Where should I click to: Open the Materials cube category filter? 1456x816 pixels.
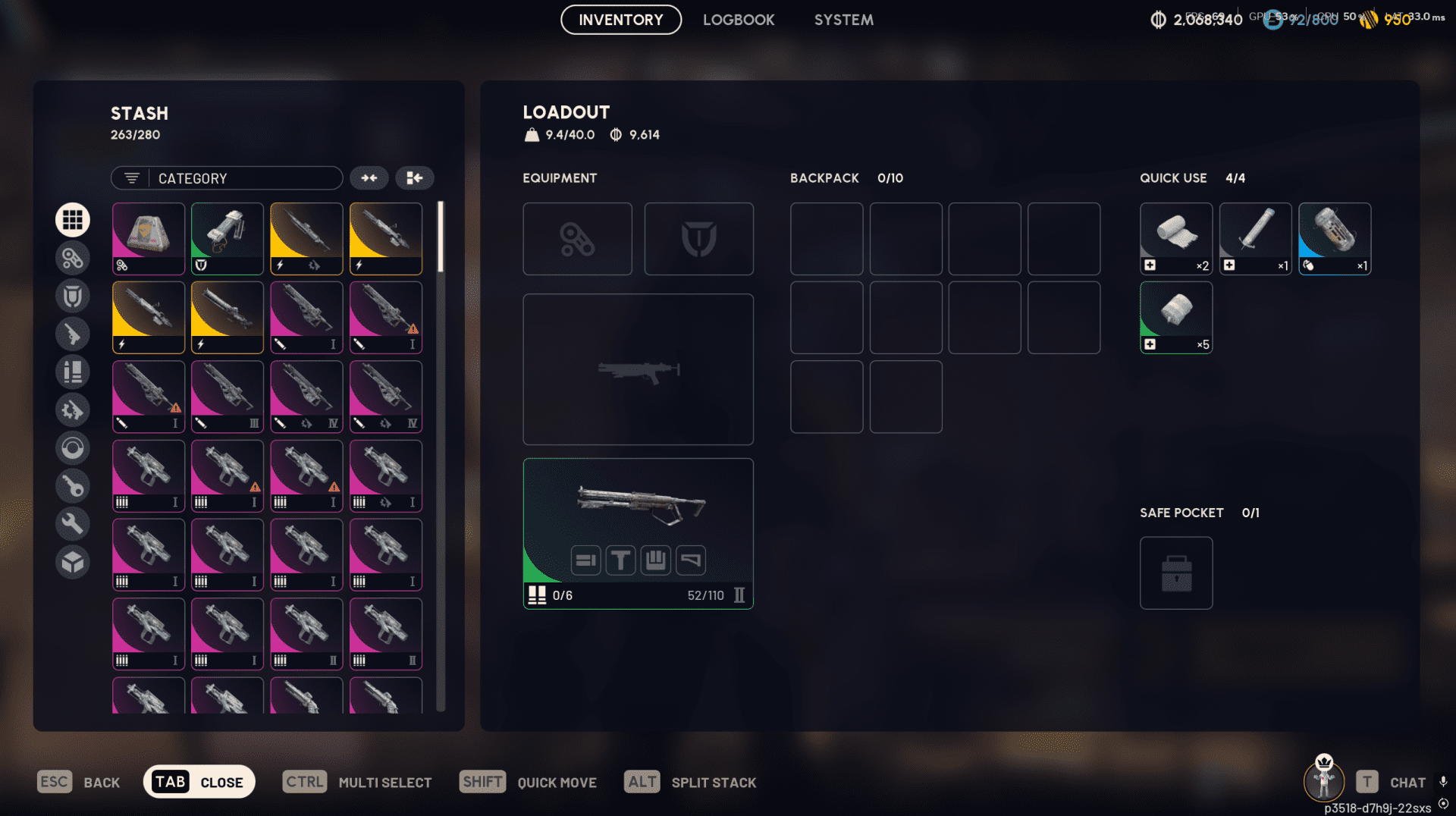[73, 562]
